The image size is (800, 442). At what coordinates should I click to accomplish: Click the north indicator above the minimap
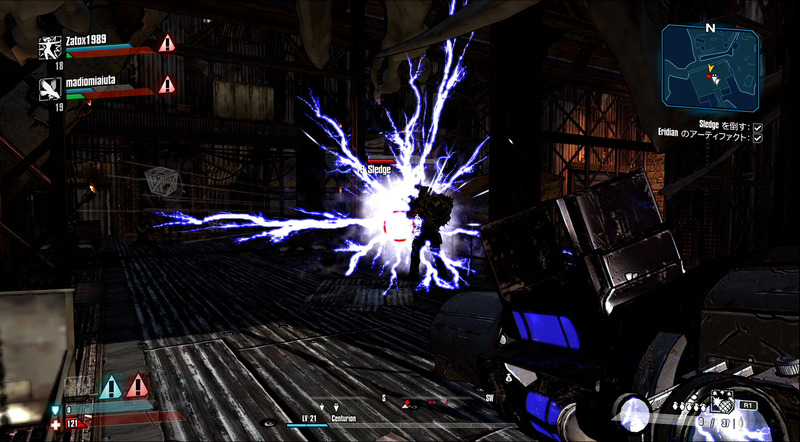tap(710, 28)
